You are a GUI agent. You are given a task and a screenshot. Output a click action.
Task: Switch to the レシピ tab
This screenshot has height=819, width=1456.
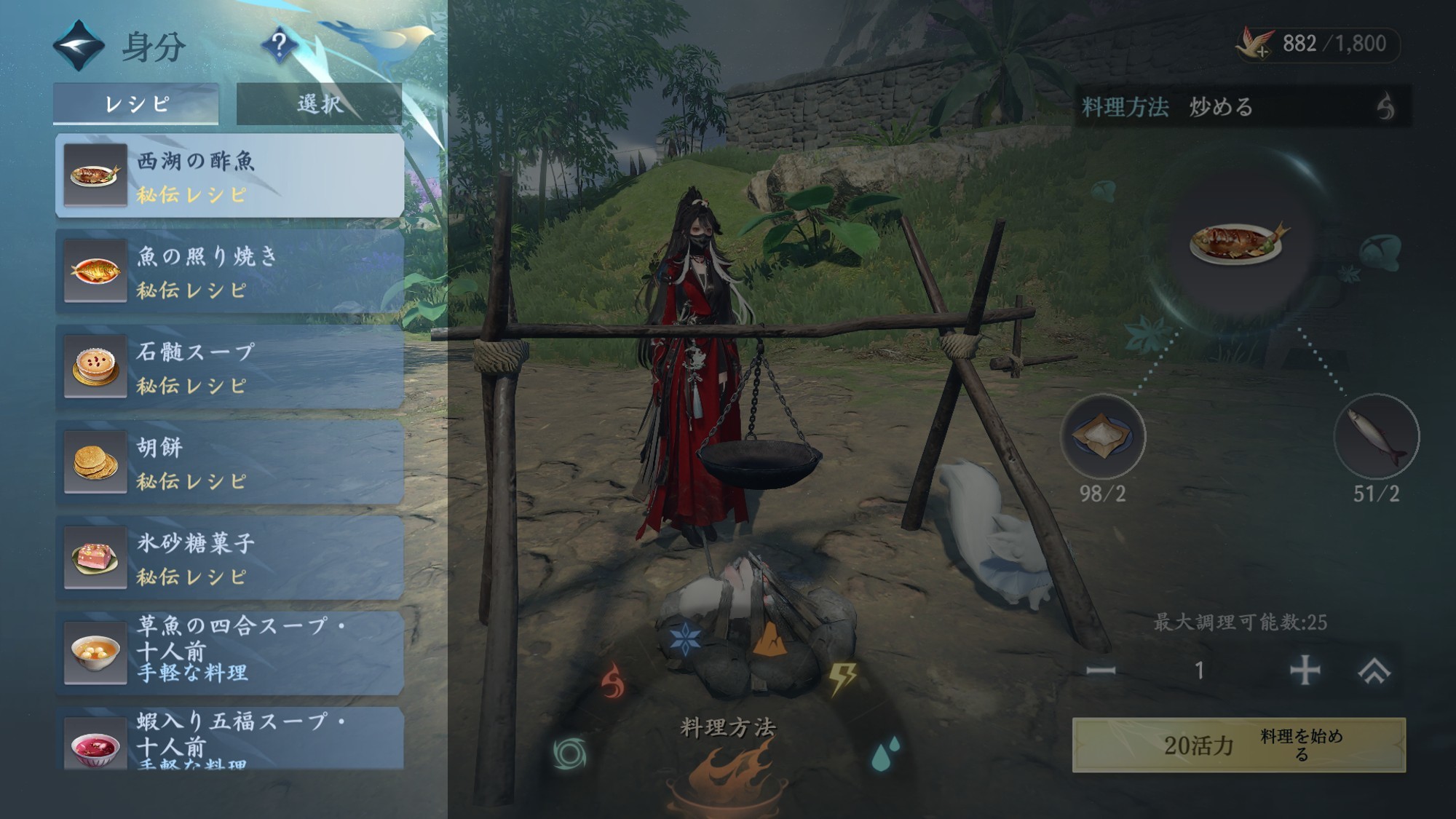[136, 103]
